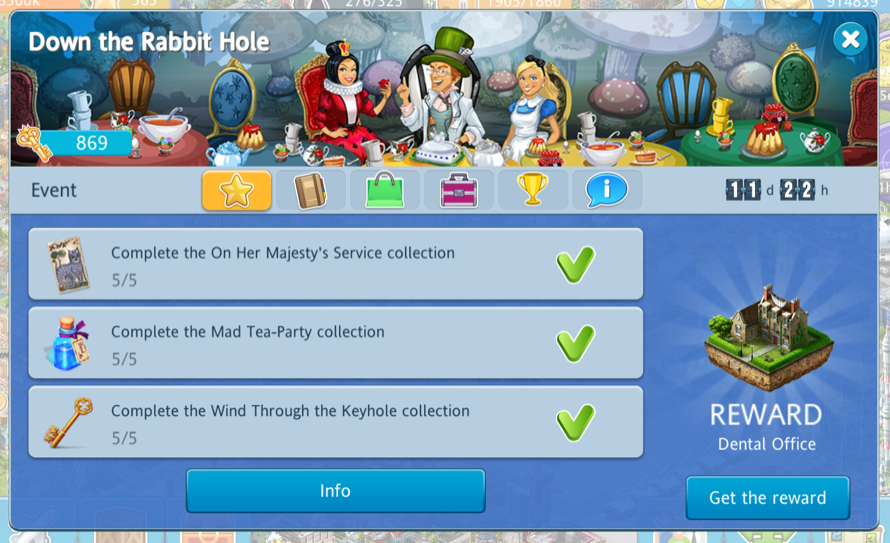
Task: Show the gold trophy tab
Action: (x=532, y=190)
